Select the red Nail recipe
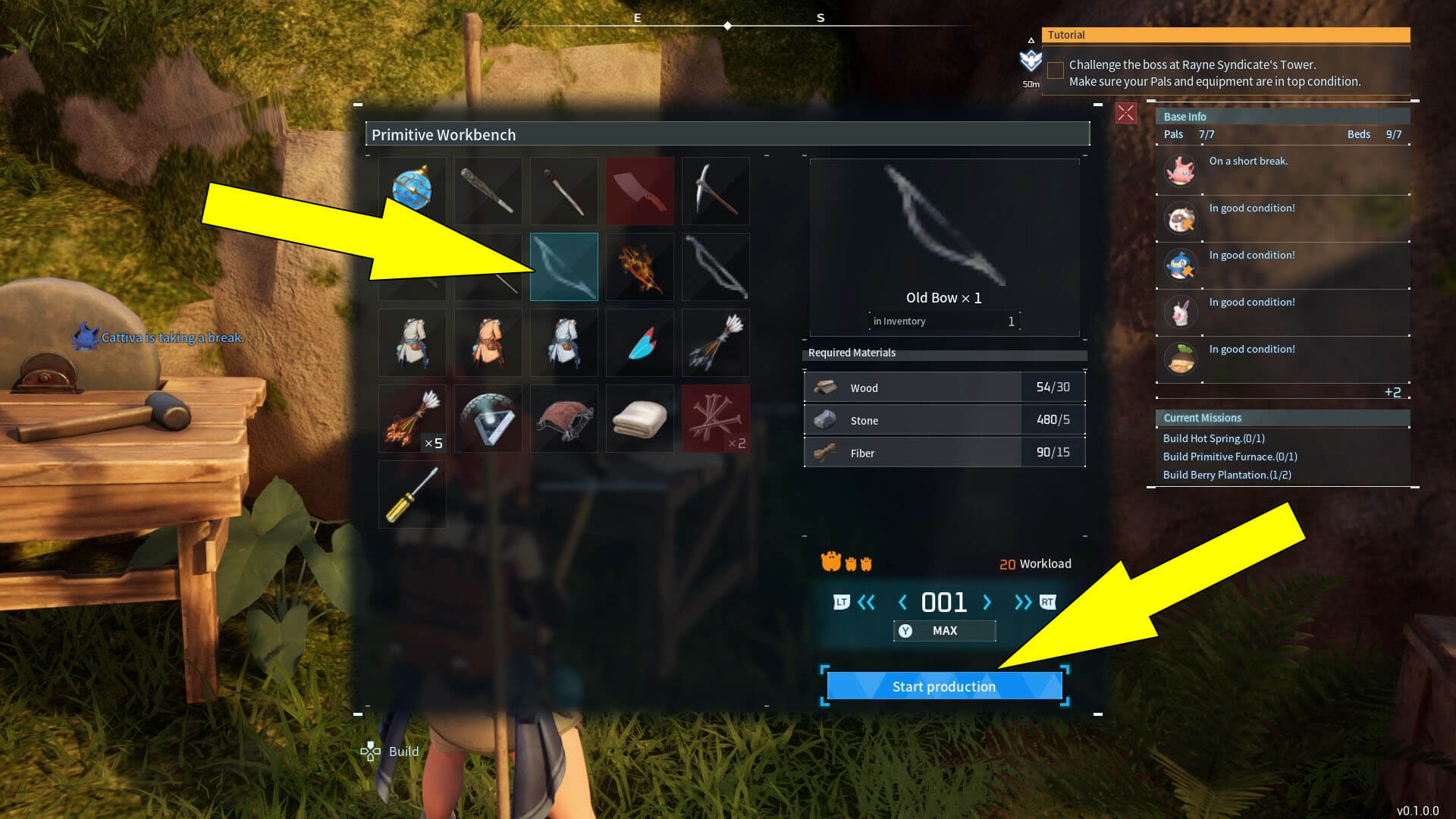 point(715,418)
